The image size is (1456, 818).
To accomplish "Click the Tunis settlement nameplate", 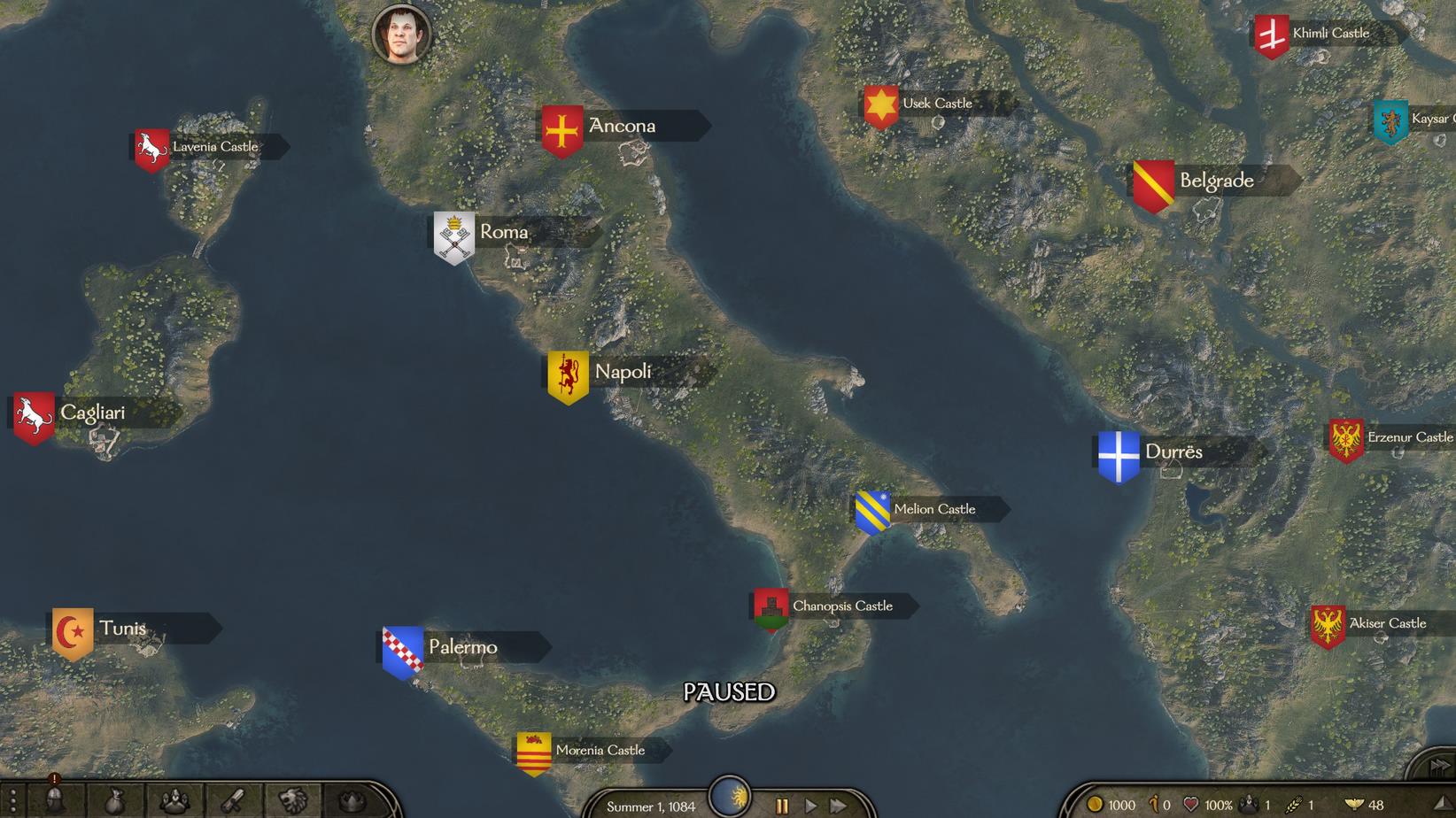I will [122, 629].
